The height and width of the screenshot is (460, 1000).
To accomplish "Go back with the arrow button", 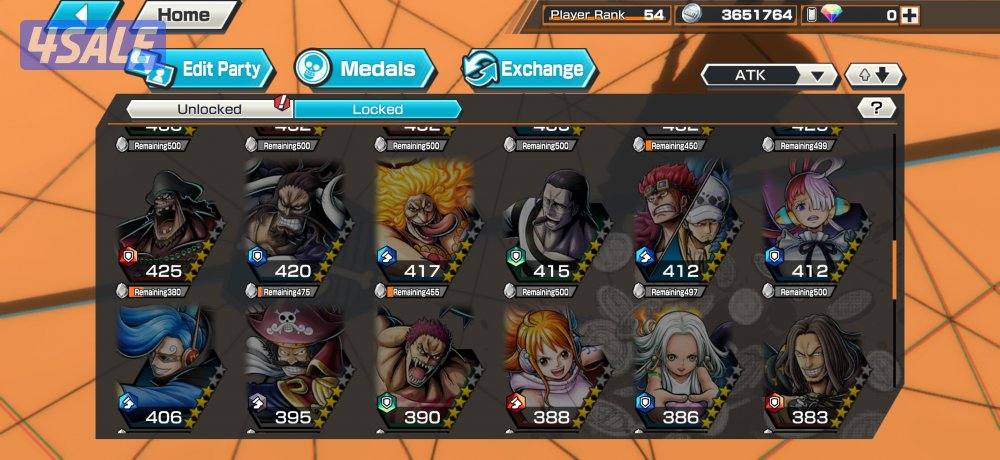I will tap(85, 14).
